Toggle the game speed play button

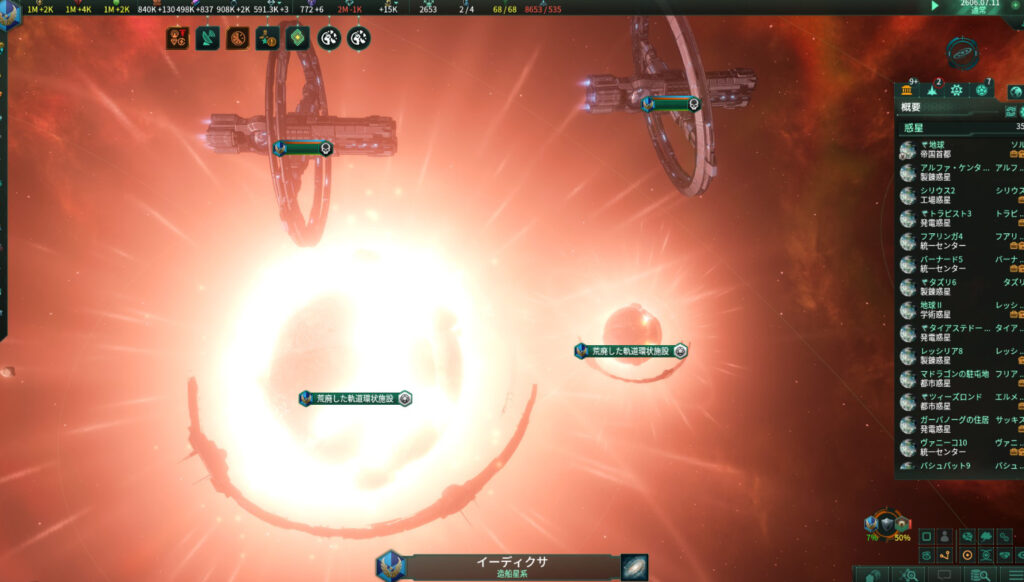coord(936,5)
